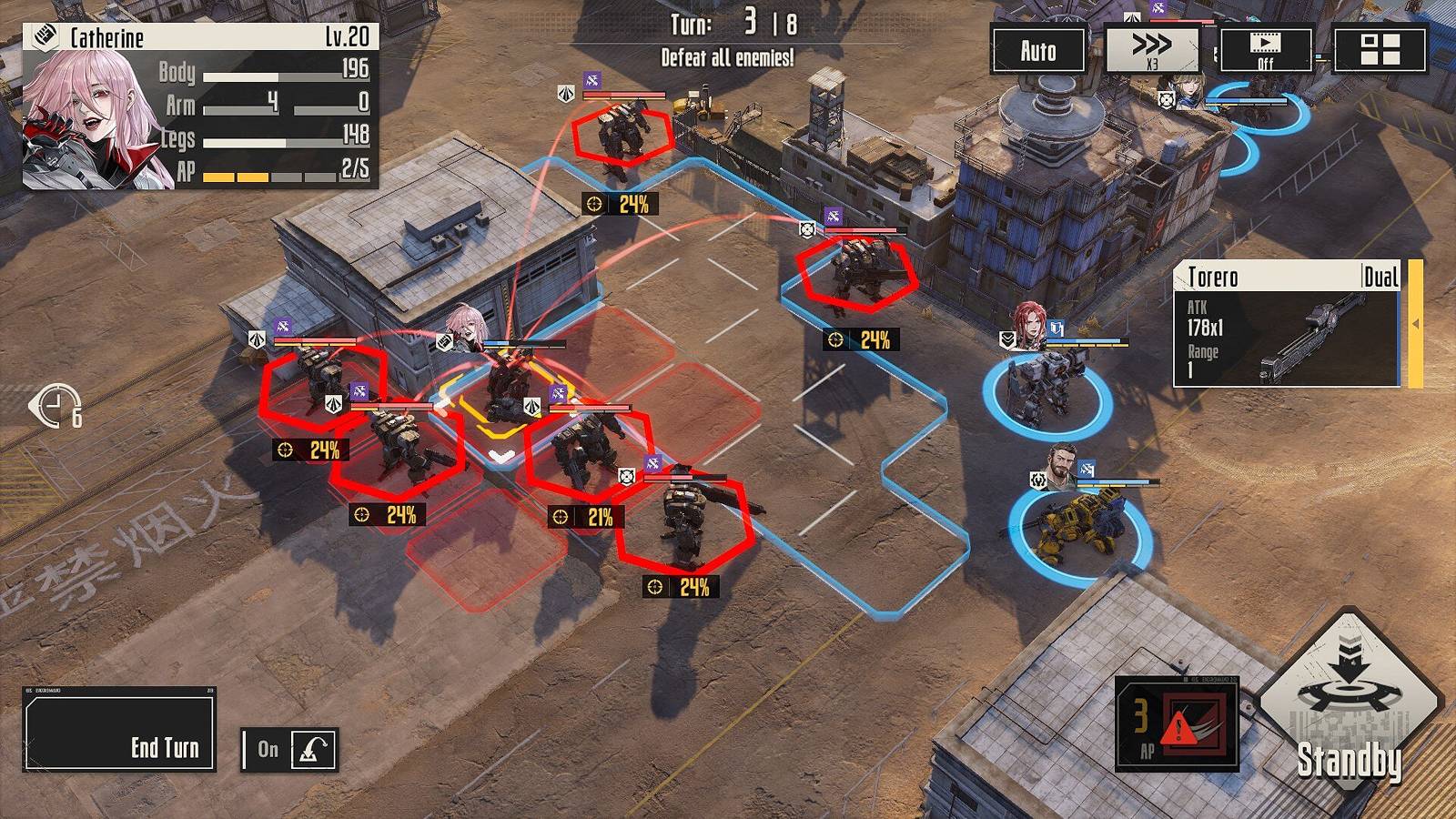The width and height of the screenshot is (1456, 819).
Task: Open the turn history clock icon
Action: [56, 406]
